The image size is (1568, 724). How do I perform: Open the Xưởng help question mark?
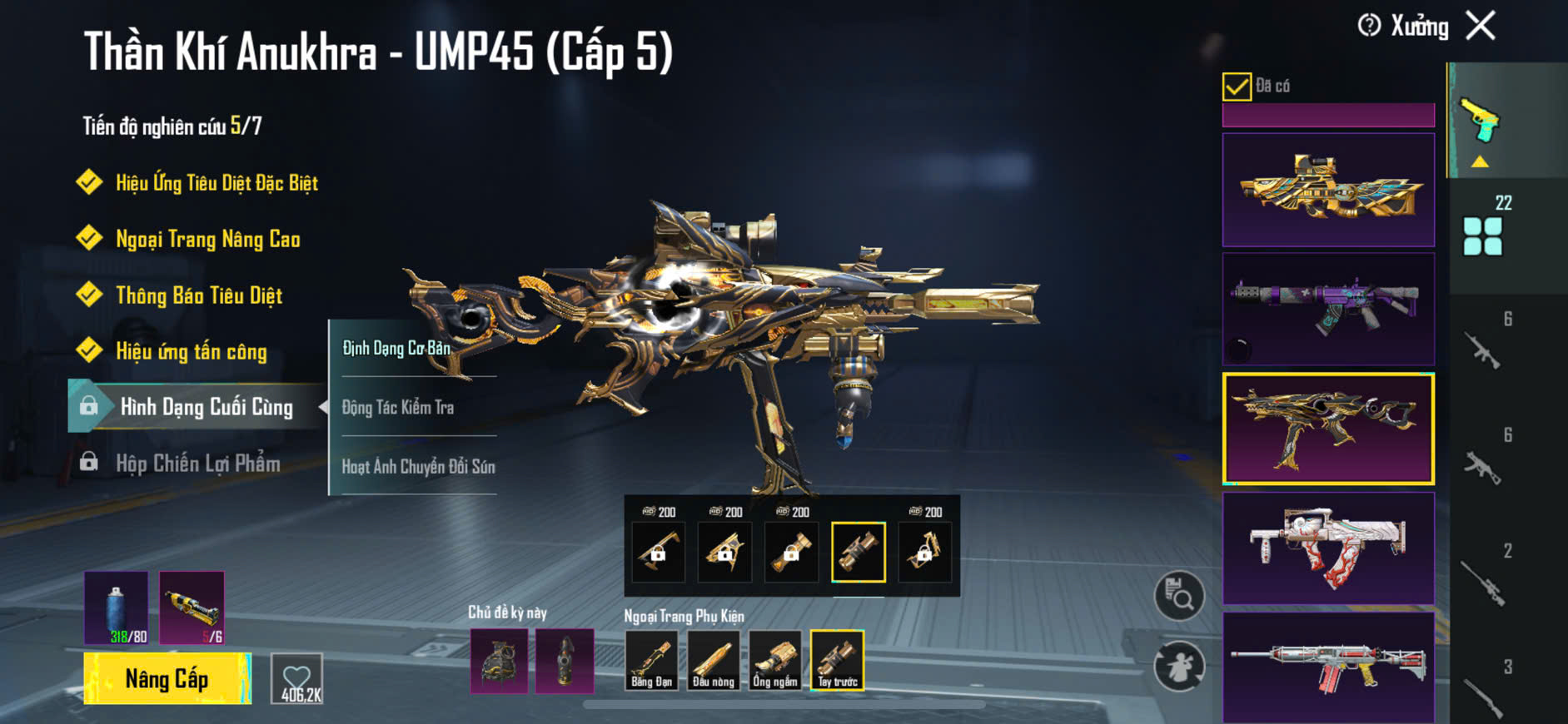click(x=1369, y=26)
